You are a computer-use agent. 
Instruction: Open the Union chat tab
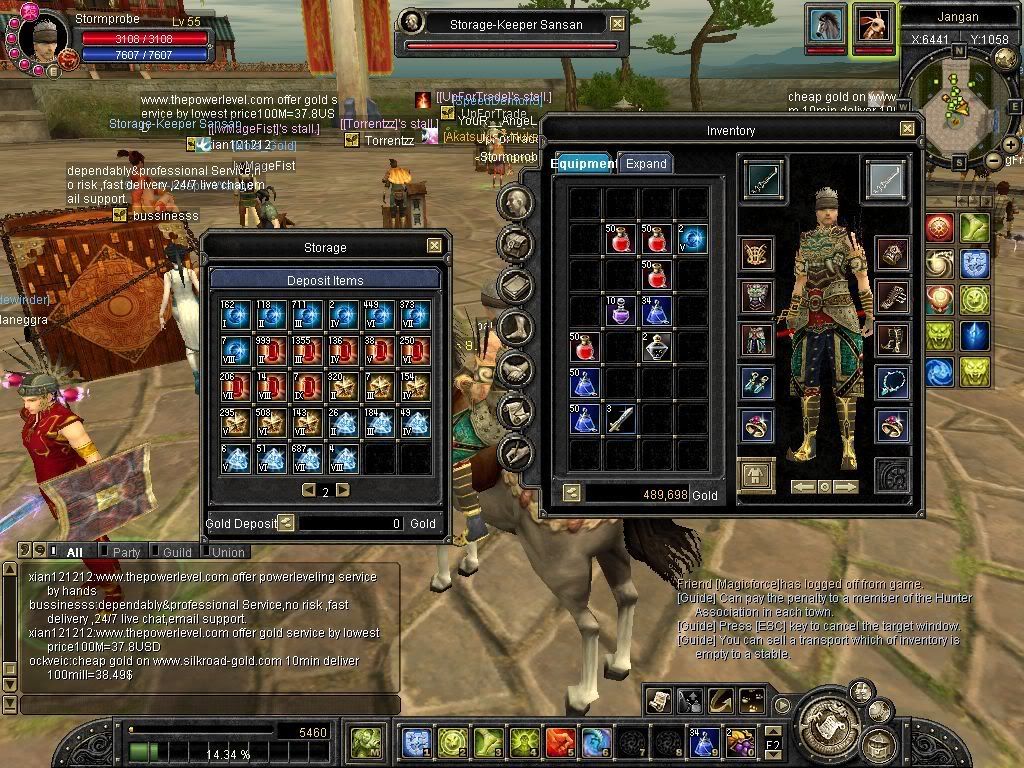[x=228, y=552]
